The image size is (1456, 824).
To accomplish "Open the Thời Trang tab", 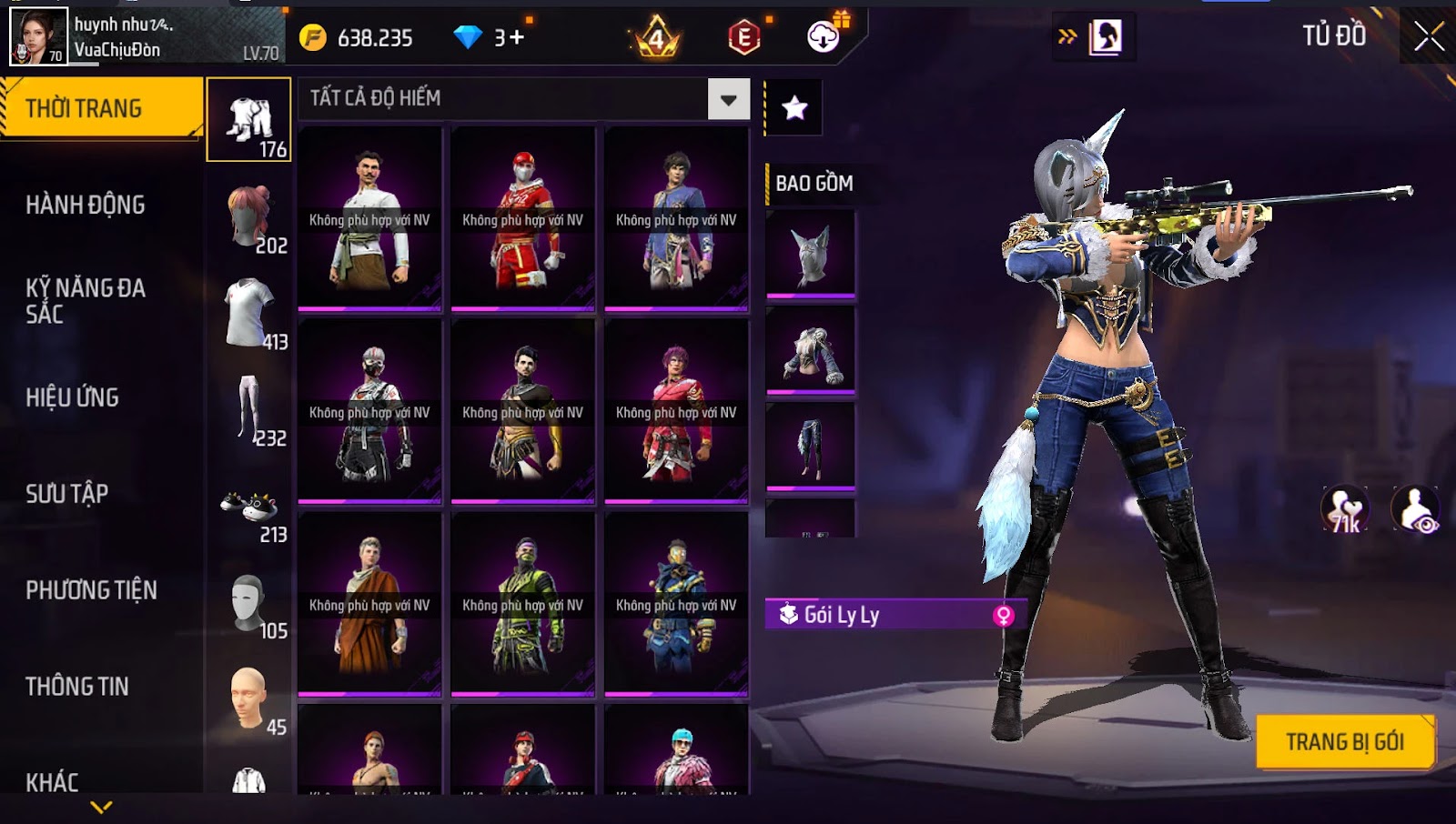I will (x=101, y=108).
